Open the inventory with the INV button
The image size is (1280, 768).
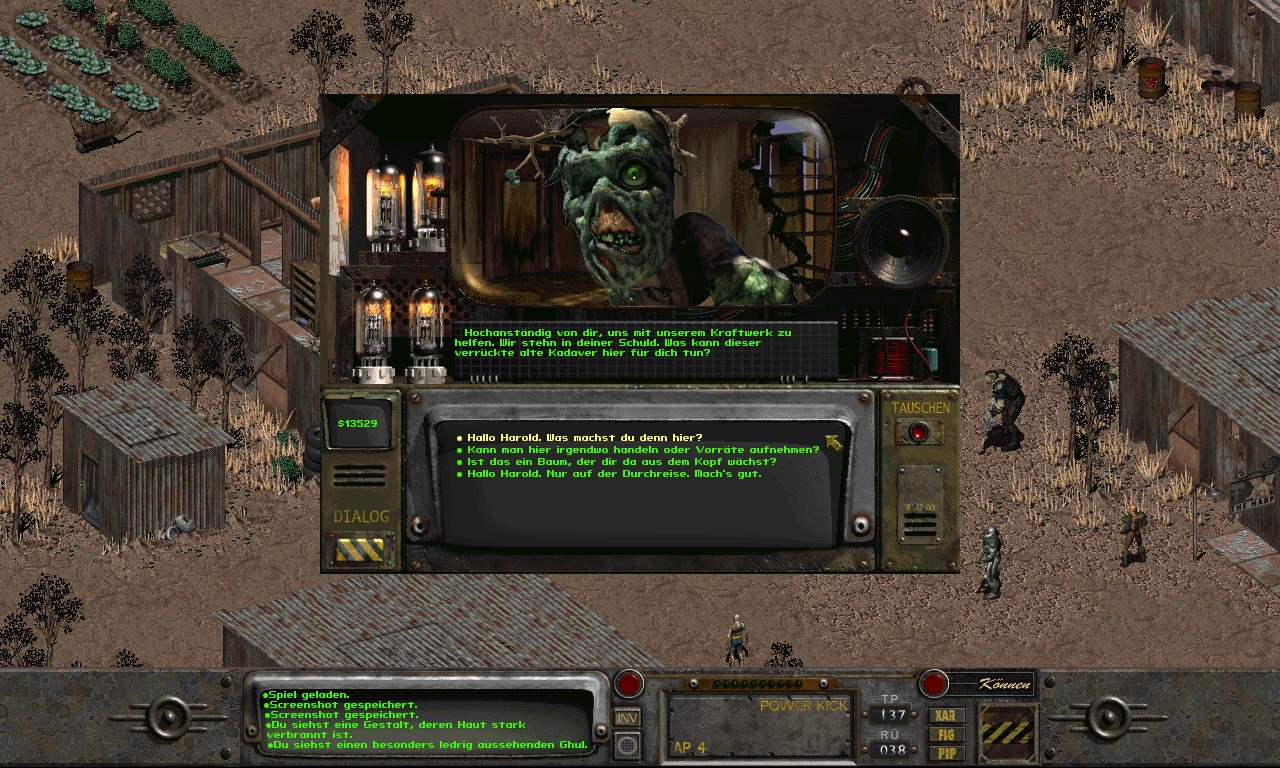pyautogui.click(x=627, y=717)
